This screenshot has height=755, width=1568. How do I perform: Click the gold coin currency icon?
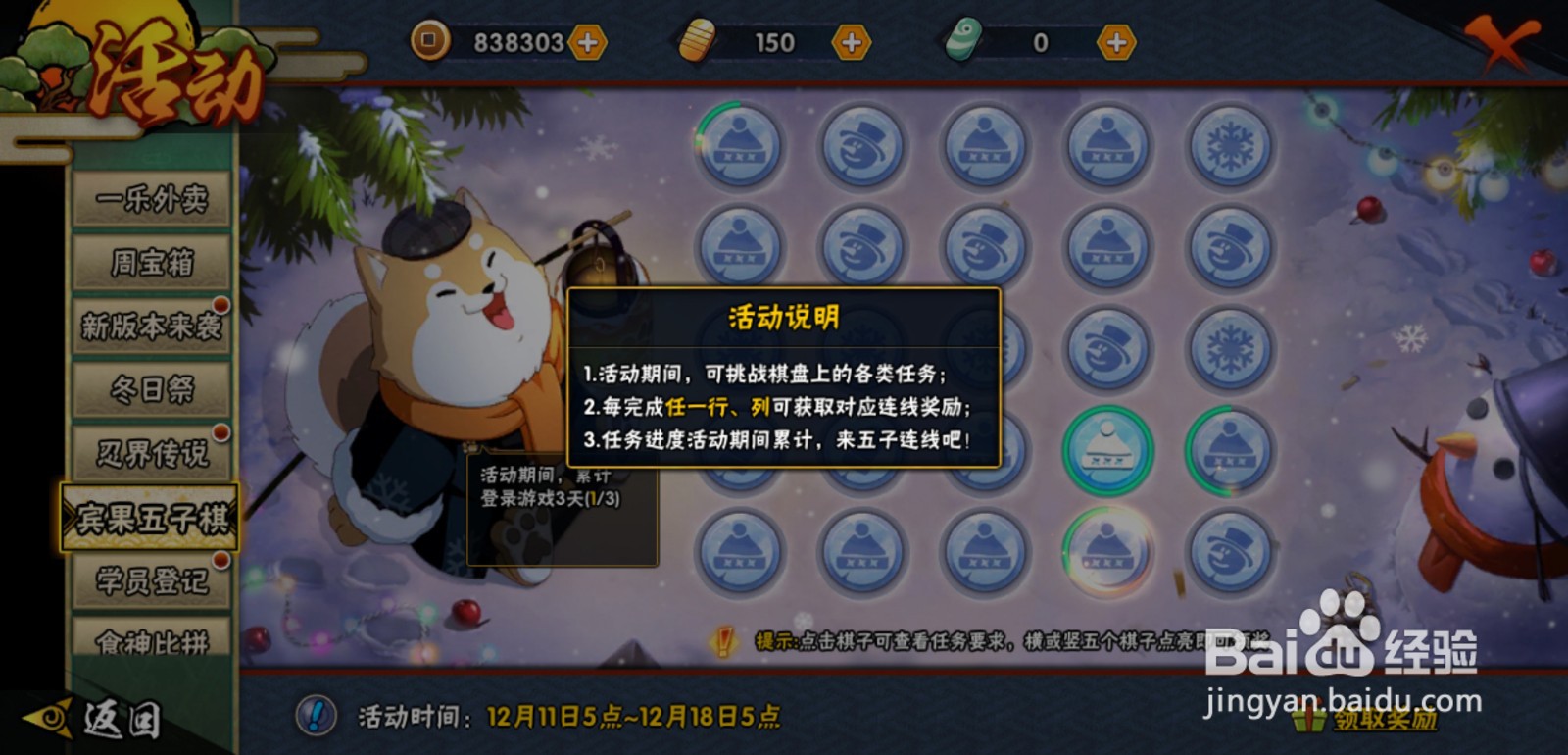[x=429, y=42]
